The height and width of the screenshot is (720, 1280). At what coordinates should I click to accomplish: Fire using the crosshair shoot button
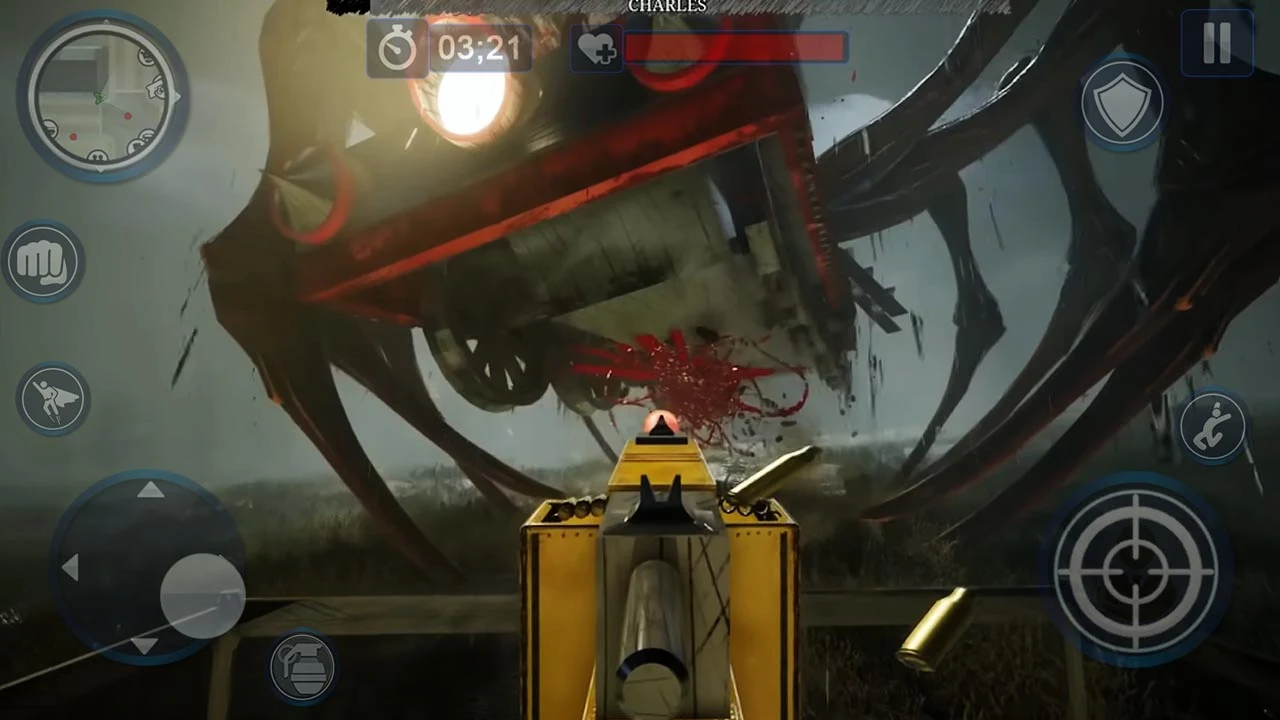(1136, 570)
